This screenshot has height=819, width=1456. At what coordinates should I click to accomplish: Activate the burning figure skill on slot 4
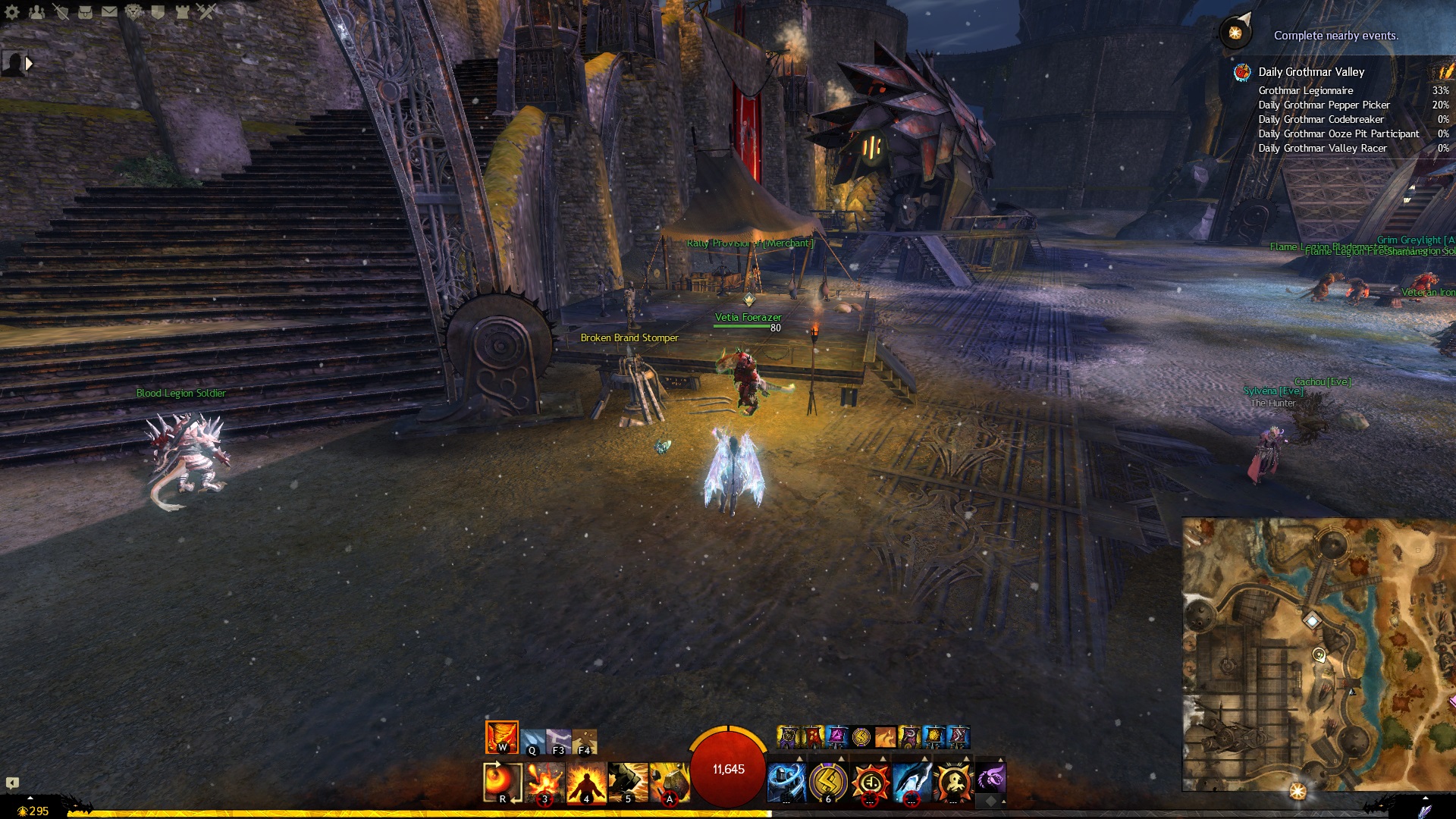coord(586,783)
